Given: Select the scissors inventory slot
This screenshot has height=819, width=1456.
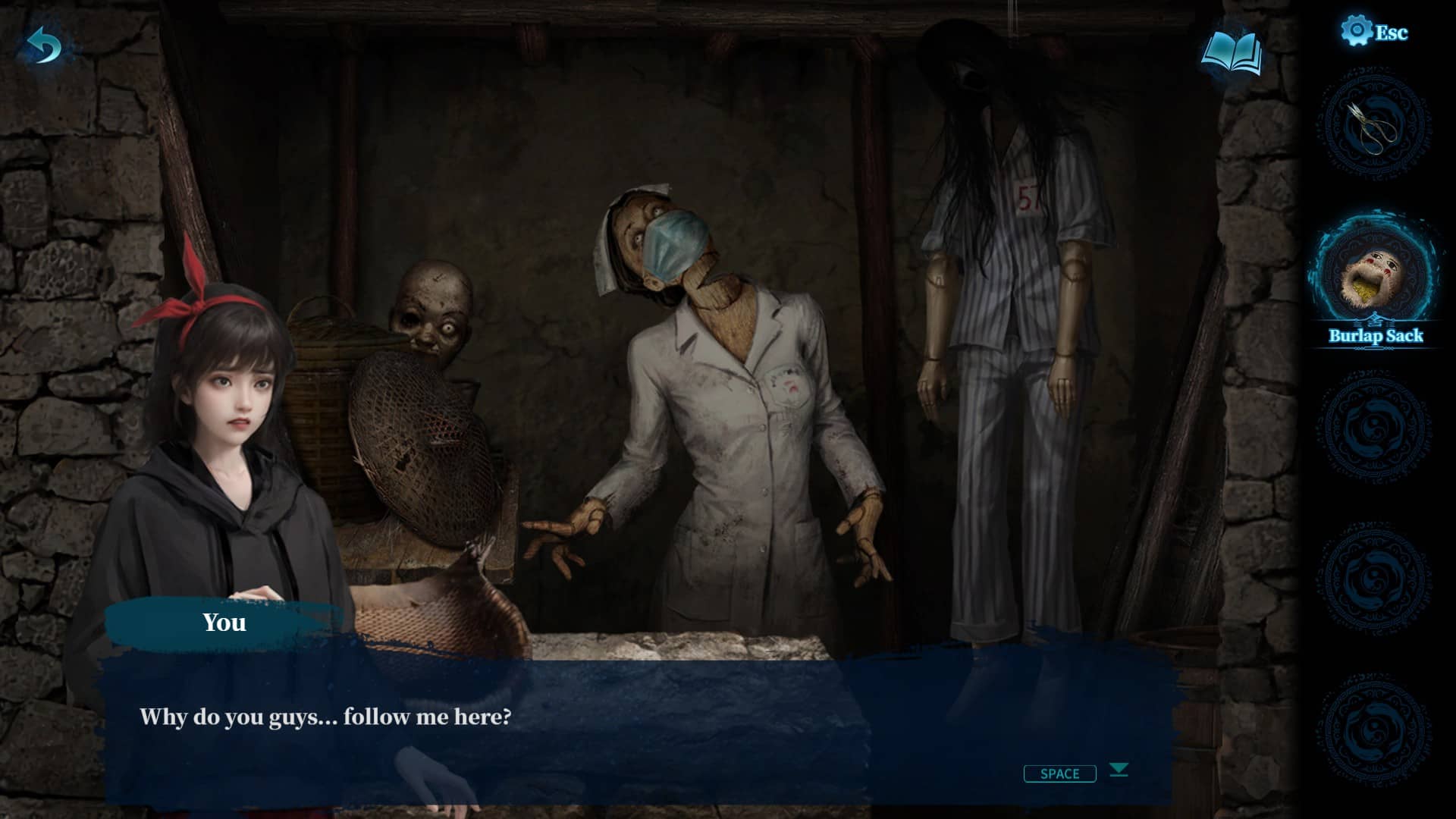Looking at the screenshot, I should (x=1375, y=127).
